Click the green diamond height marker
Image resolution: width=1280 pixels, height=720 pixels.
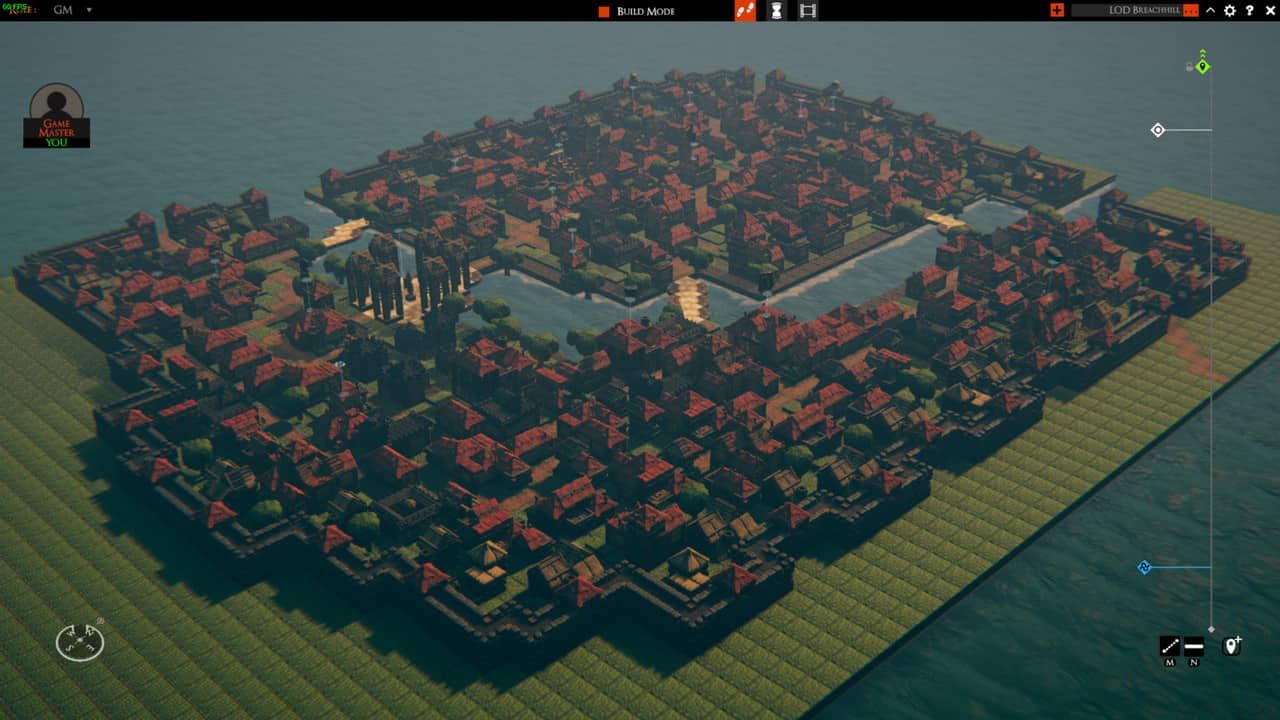coord(1203,67)
